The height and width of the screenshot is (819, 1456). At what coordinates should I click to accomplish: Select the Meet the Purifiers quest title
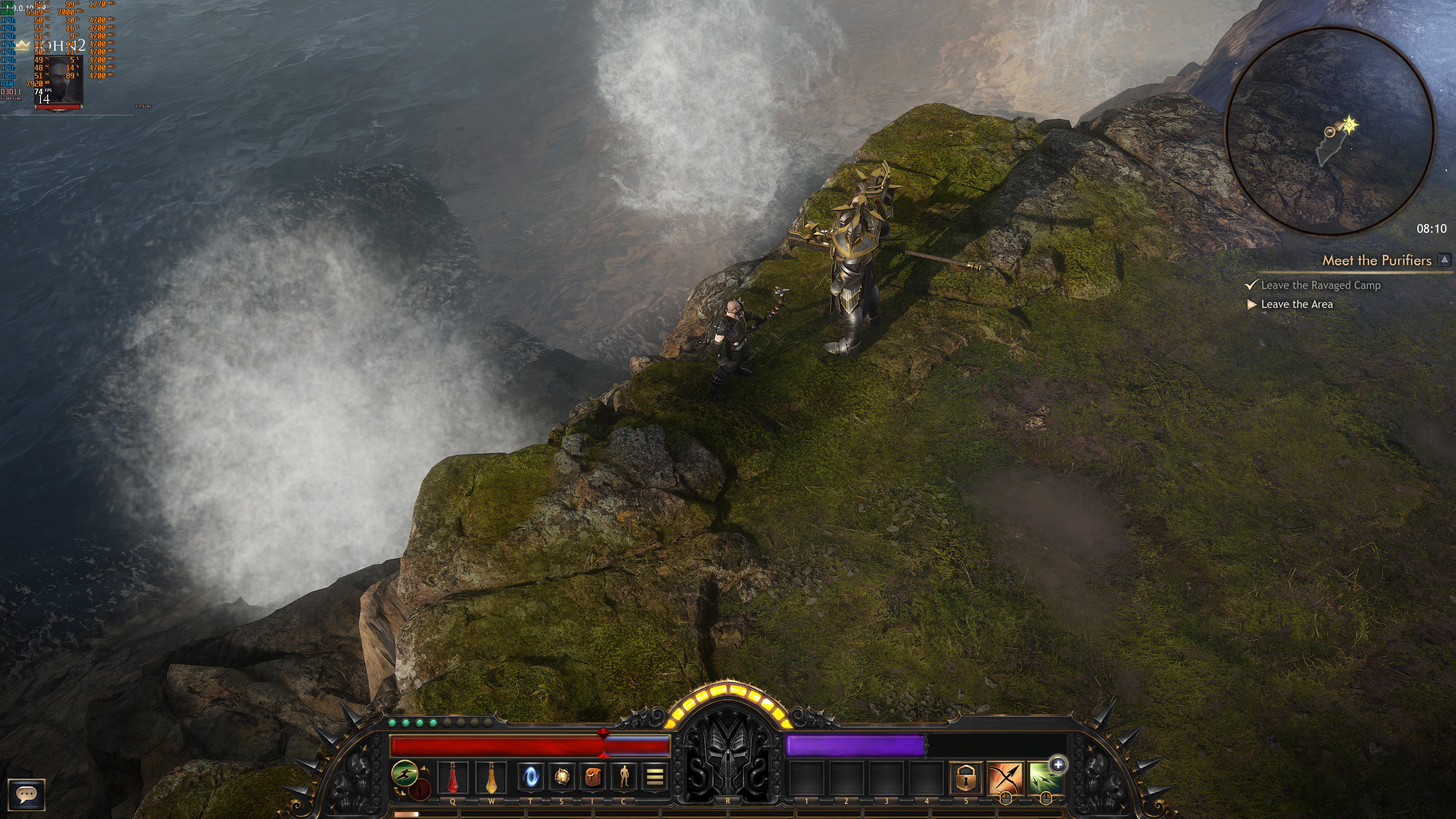click(1376, 260)
